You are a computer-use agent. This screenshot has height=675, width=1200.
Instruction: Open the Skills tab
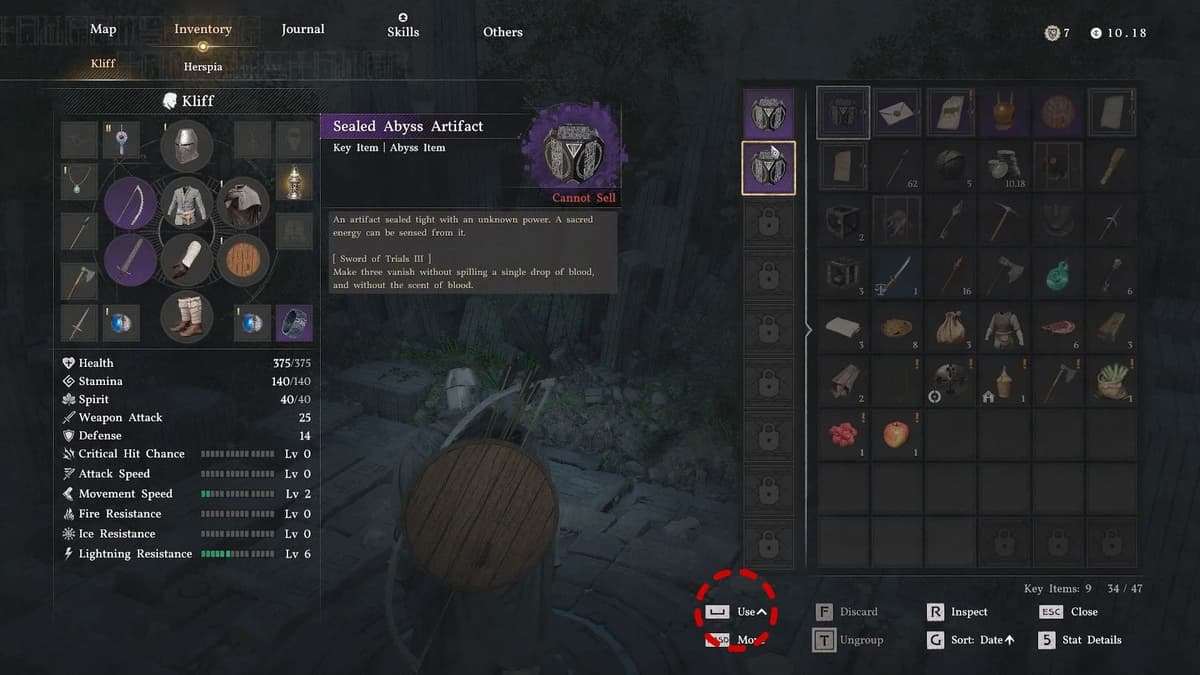coord(403,31)
